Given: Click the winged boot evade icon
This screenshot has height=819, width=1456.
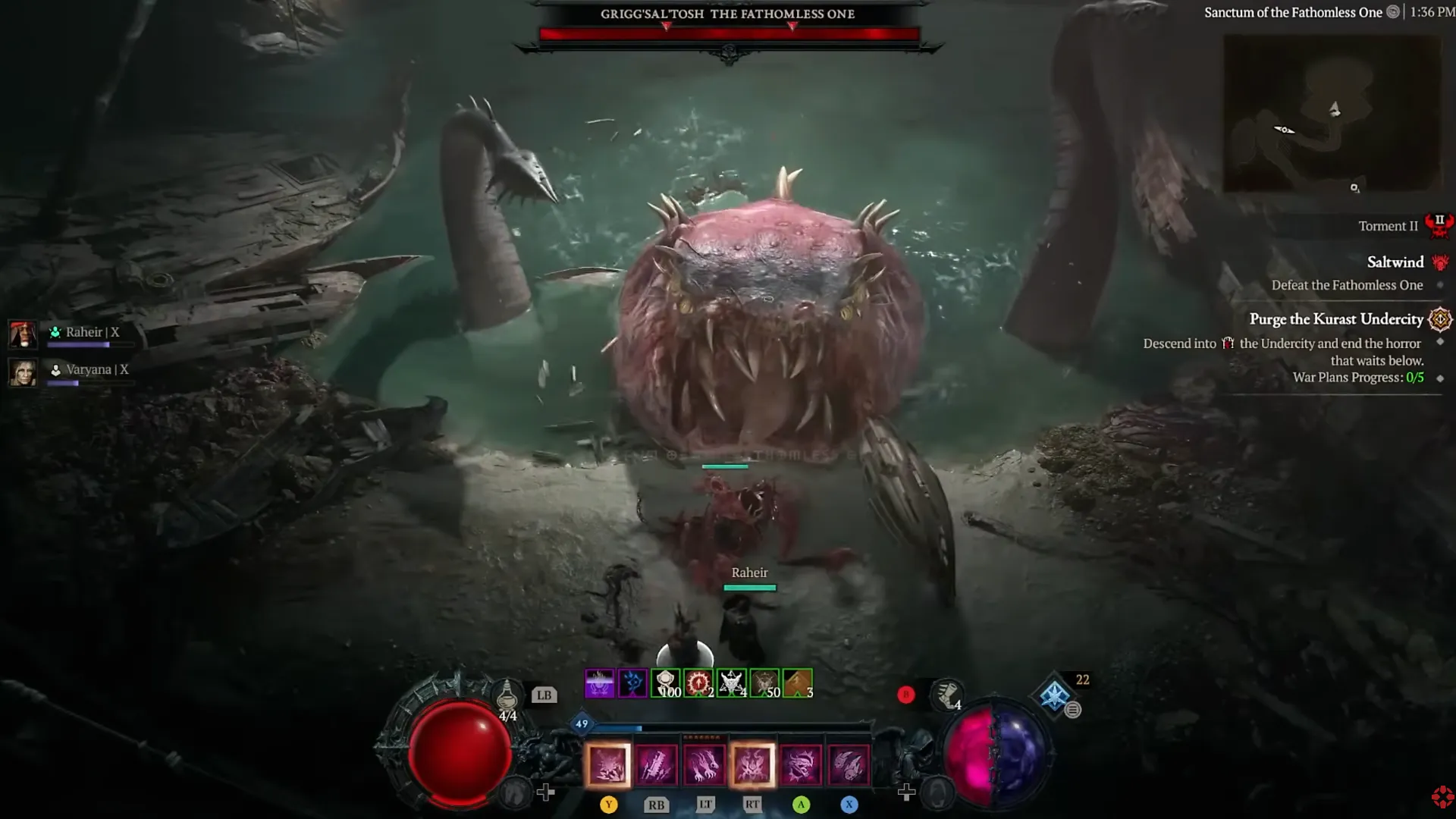Looking at the screenshot, I should coord(946,695).
